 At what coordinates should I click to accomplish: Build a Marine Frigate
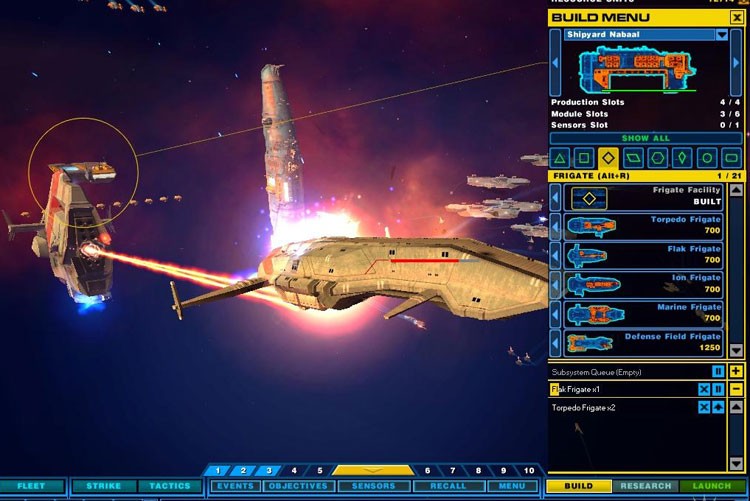[646, 313]
